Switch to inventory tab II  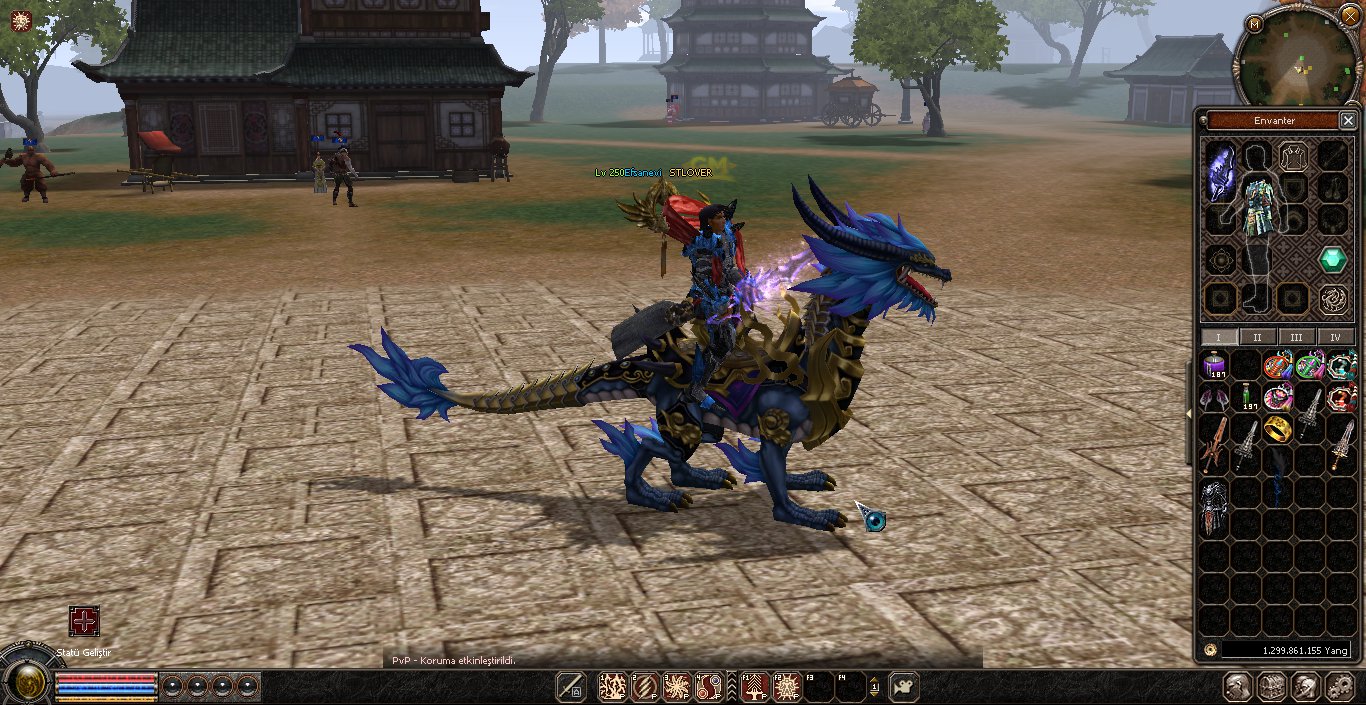[x=1257, y=337]
